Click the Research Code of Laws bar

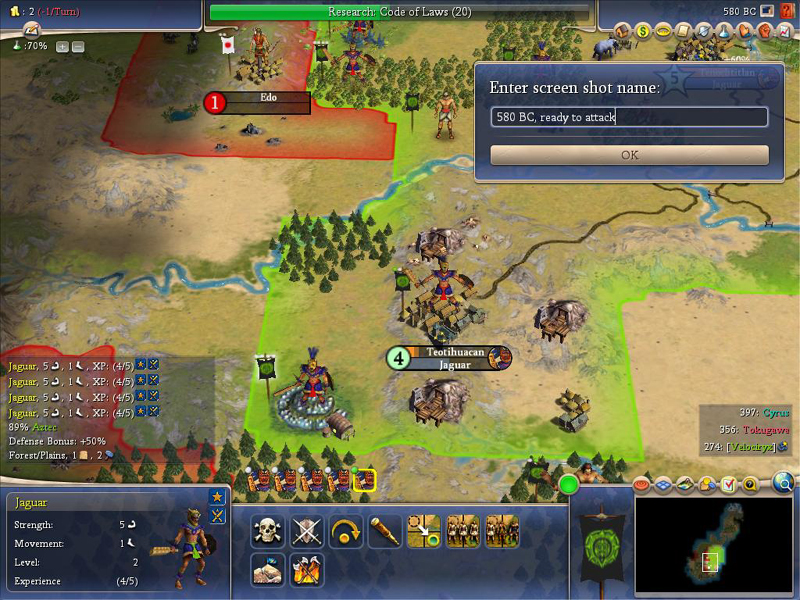pyautogui.click(x=400, y=12)
